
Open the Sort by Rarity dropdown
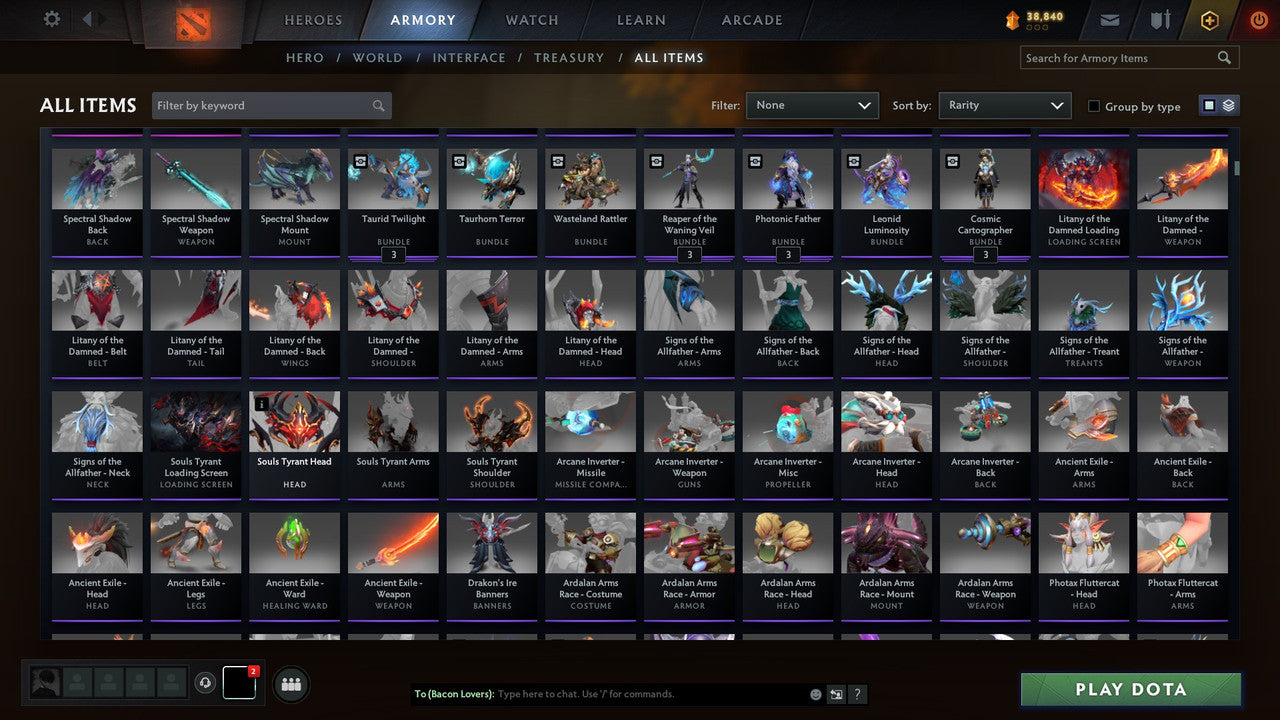(x=1004, y=104)
